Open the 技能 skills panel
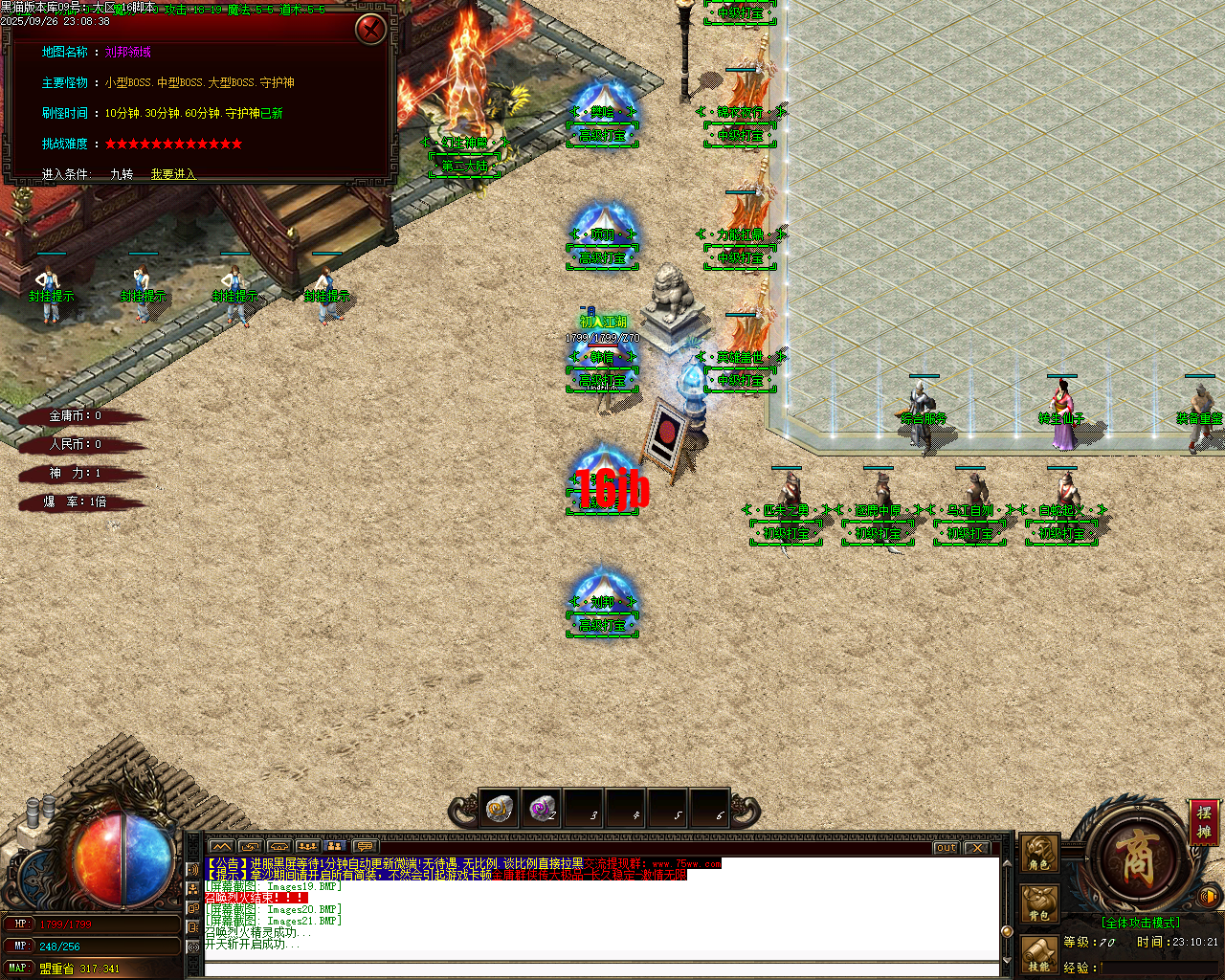The height and width of the screenshot is (980, 1225). [1038, 954]
